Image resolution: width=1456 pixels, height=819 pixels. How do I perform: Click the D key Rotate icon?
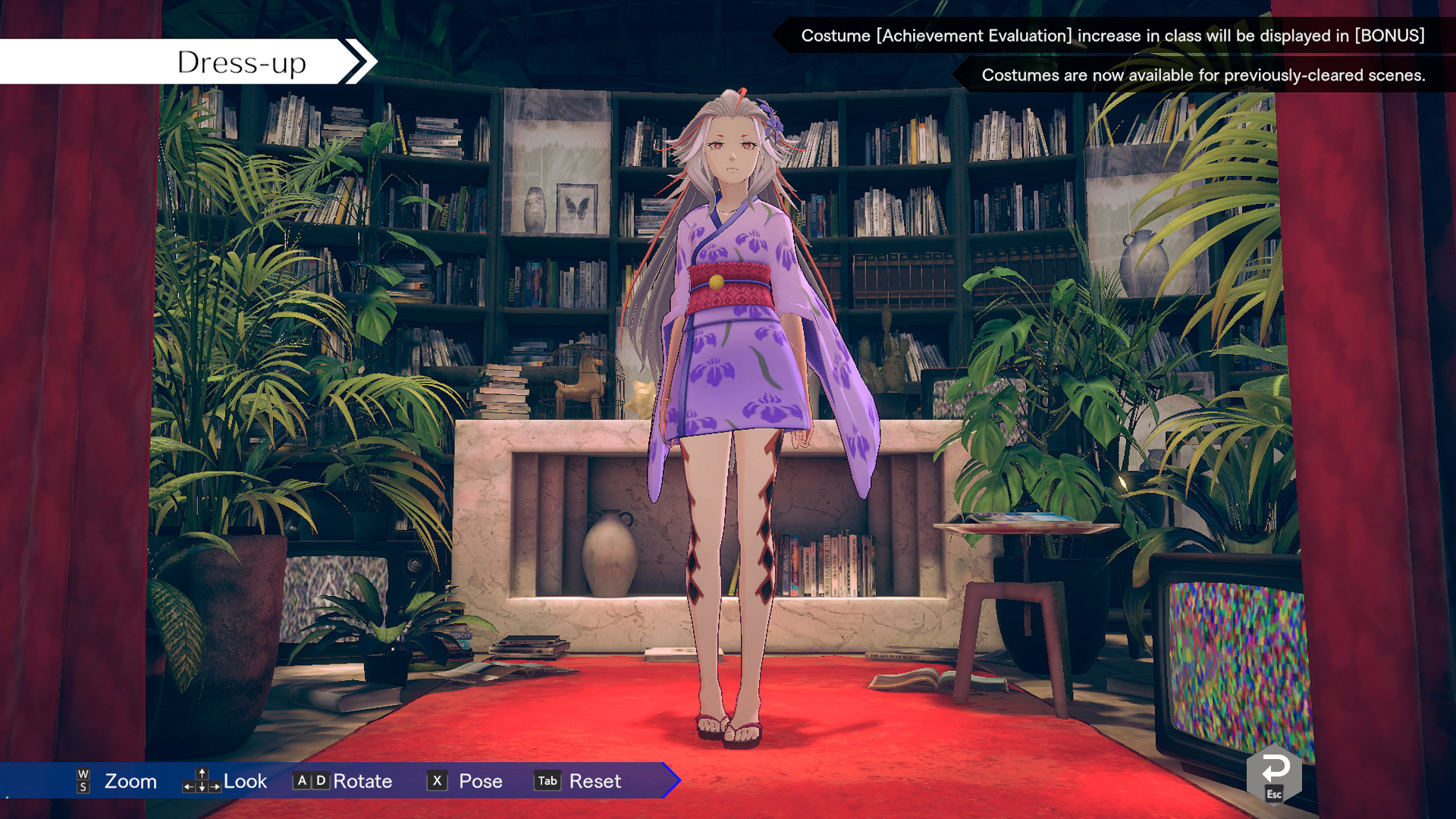[x=320, y=781]
